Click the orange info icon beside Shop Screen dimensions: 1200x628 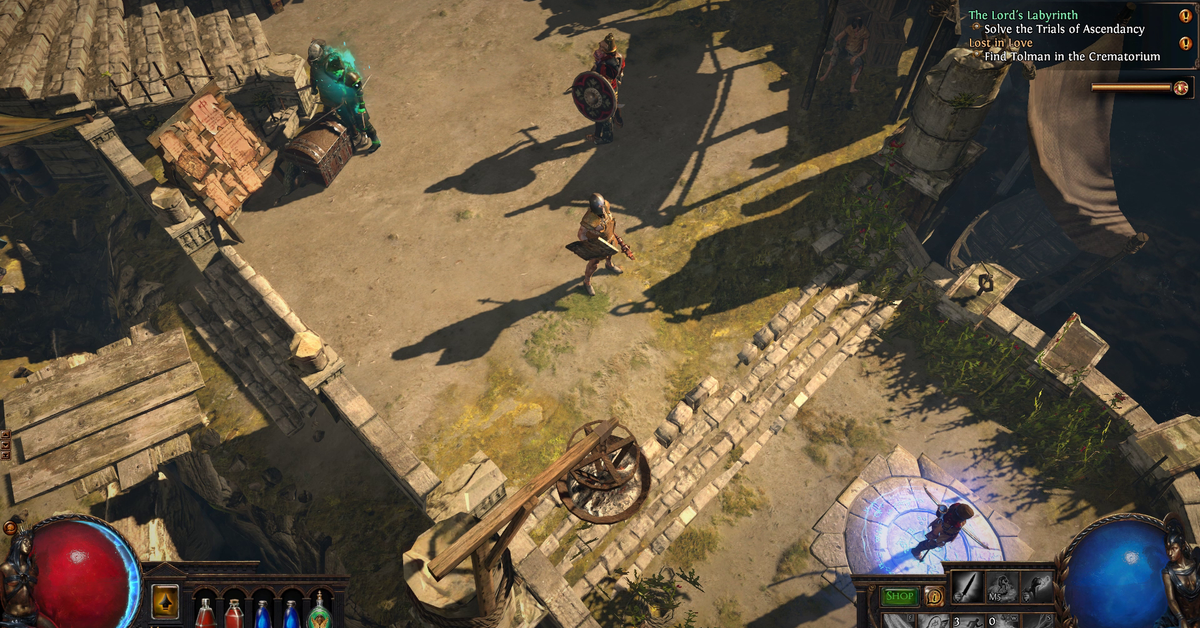(933, 596)
